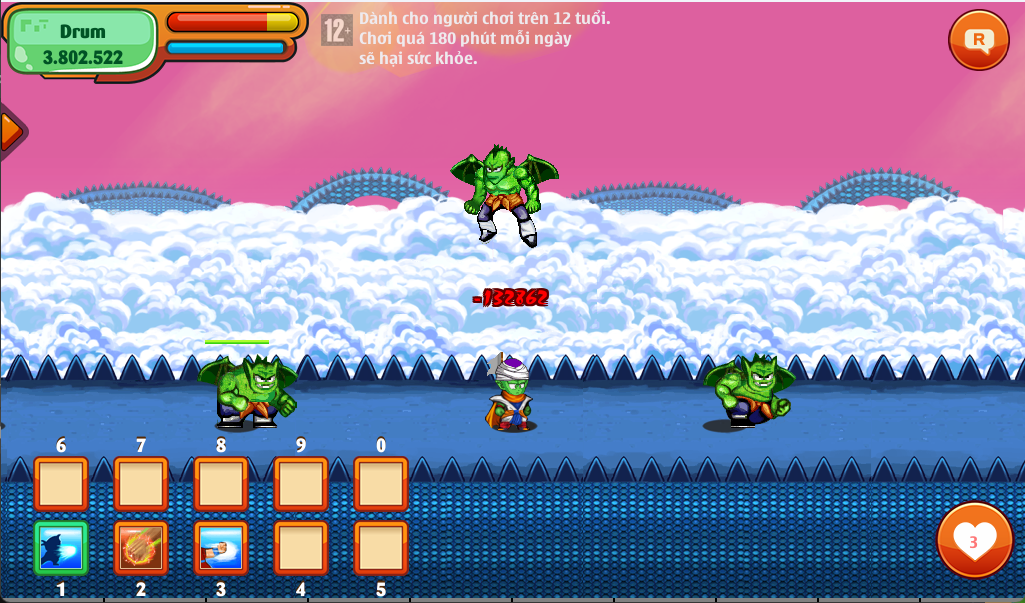The image size is (1025, 603).
Task: Pick the empty quick slot labeled 9
Action: pos(301,484)
